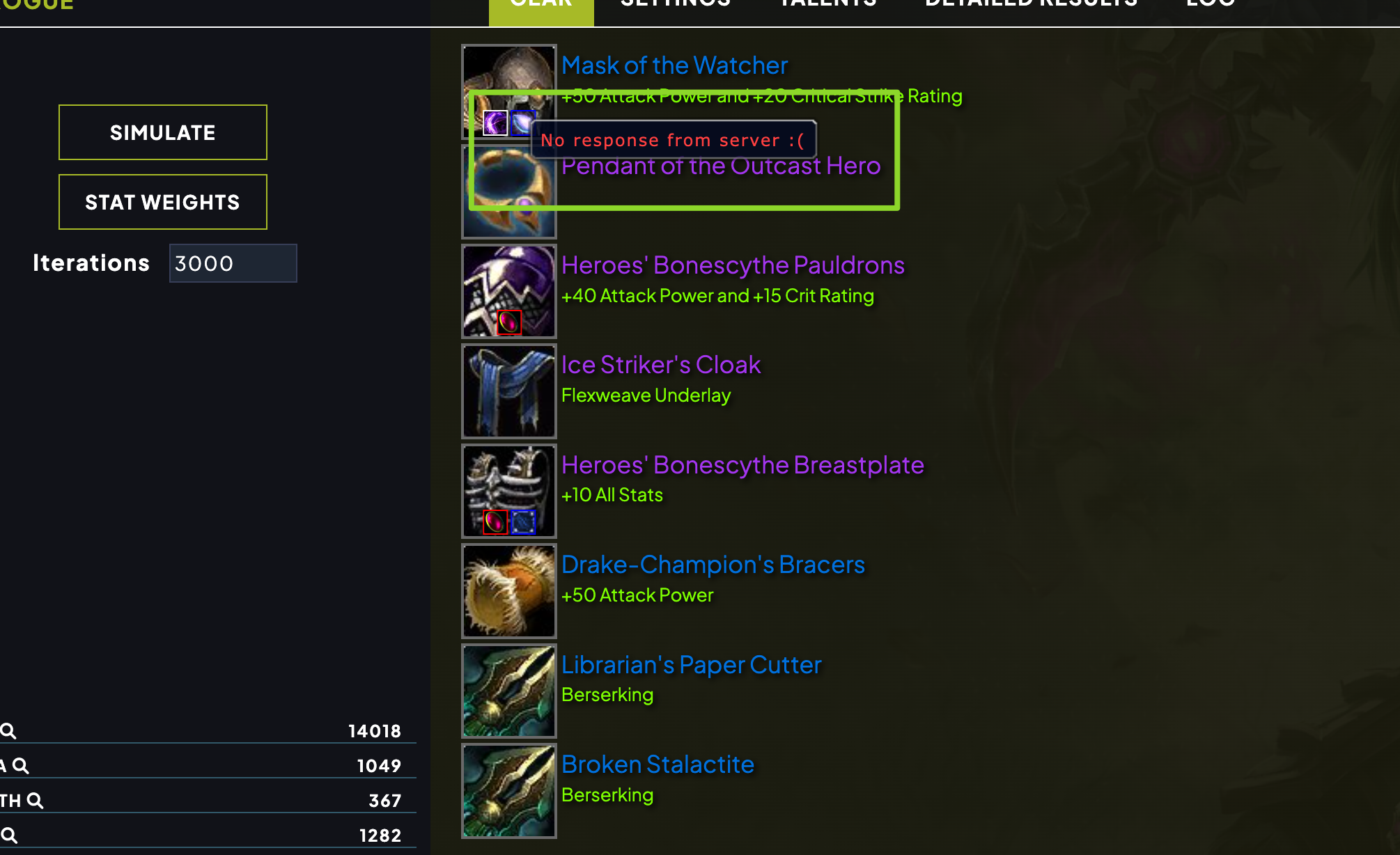Open the red gem socket on Heroes' Bonescythe Breastplate
The image size is (1400, 855).
(x=495, y=521)
